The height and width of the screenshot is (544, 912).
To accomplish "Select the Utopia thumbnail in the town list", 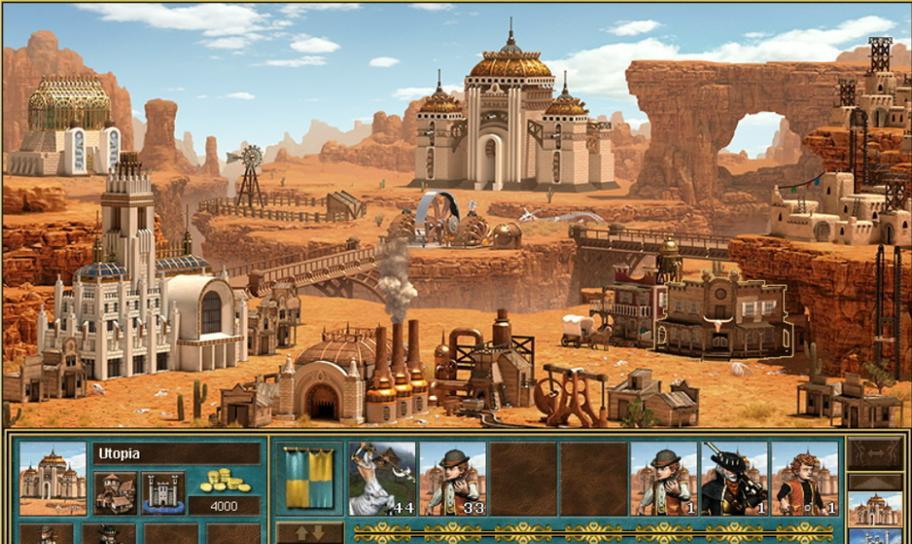I will click(x=875, y=507).
